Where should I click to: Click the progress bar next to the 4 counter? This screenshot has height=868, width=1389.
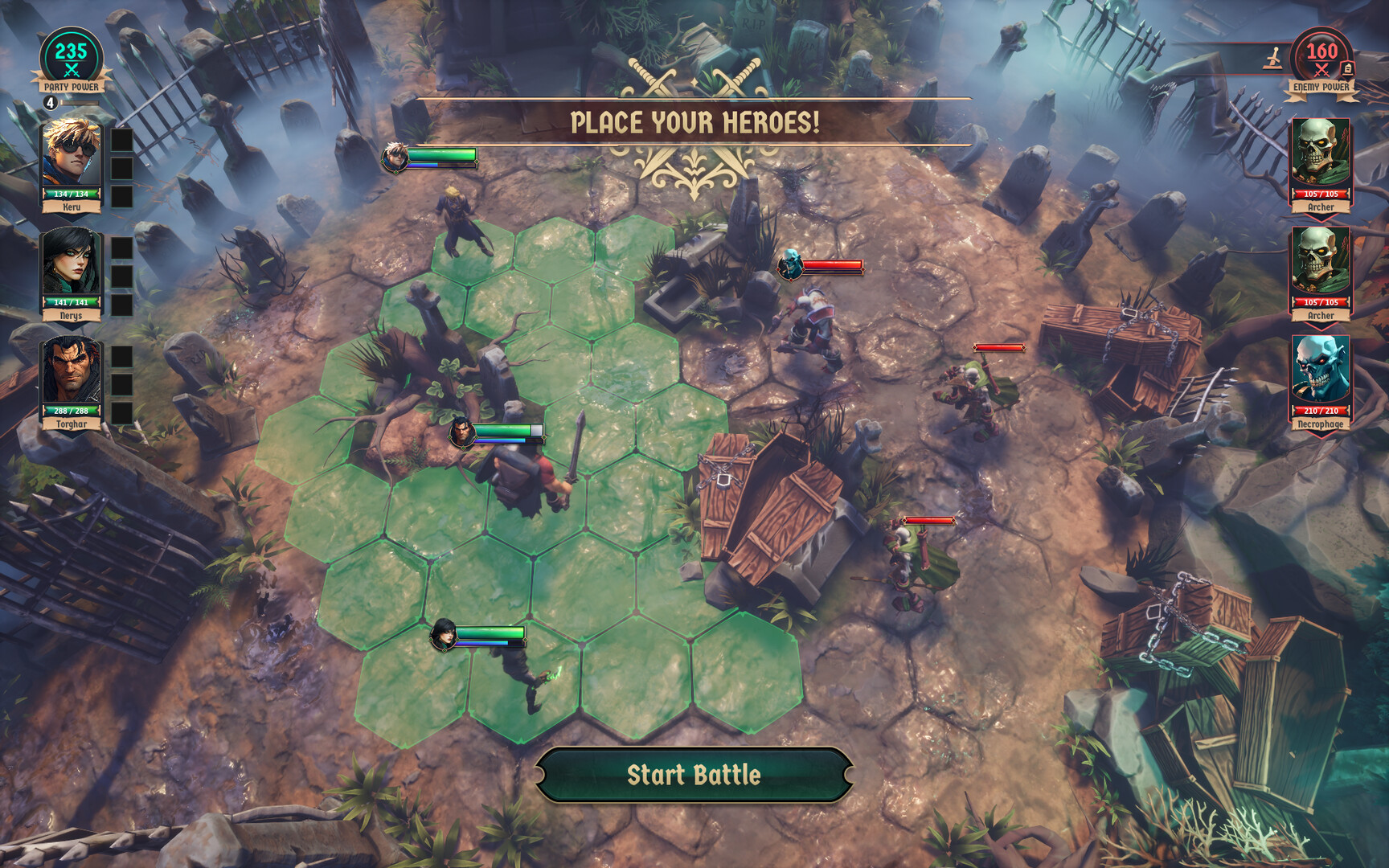pyautogui.click(x=80, y=102)
